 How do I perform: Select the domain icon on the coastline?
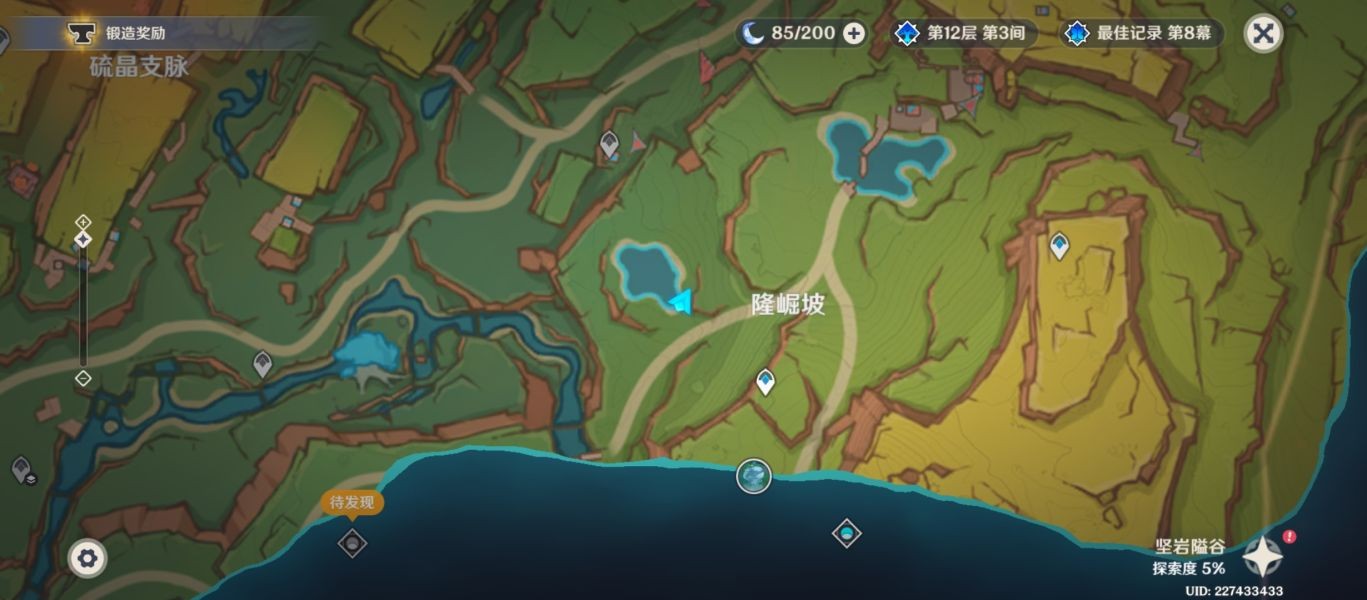click(x=754, y=476)
